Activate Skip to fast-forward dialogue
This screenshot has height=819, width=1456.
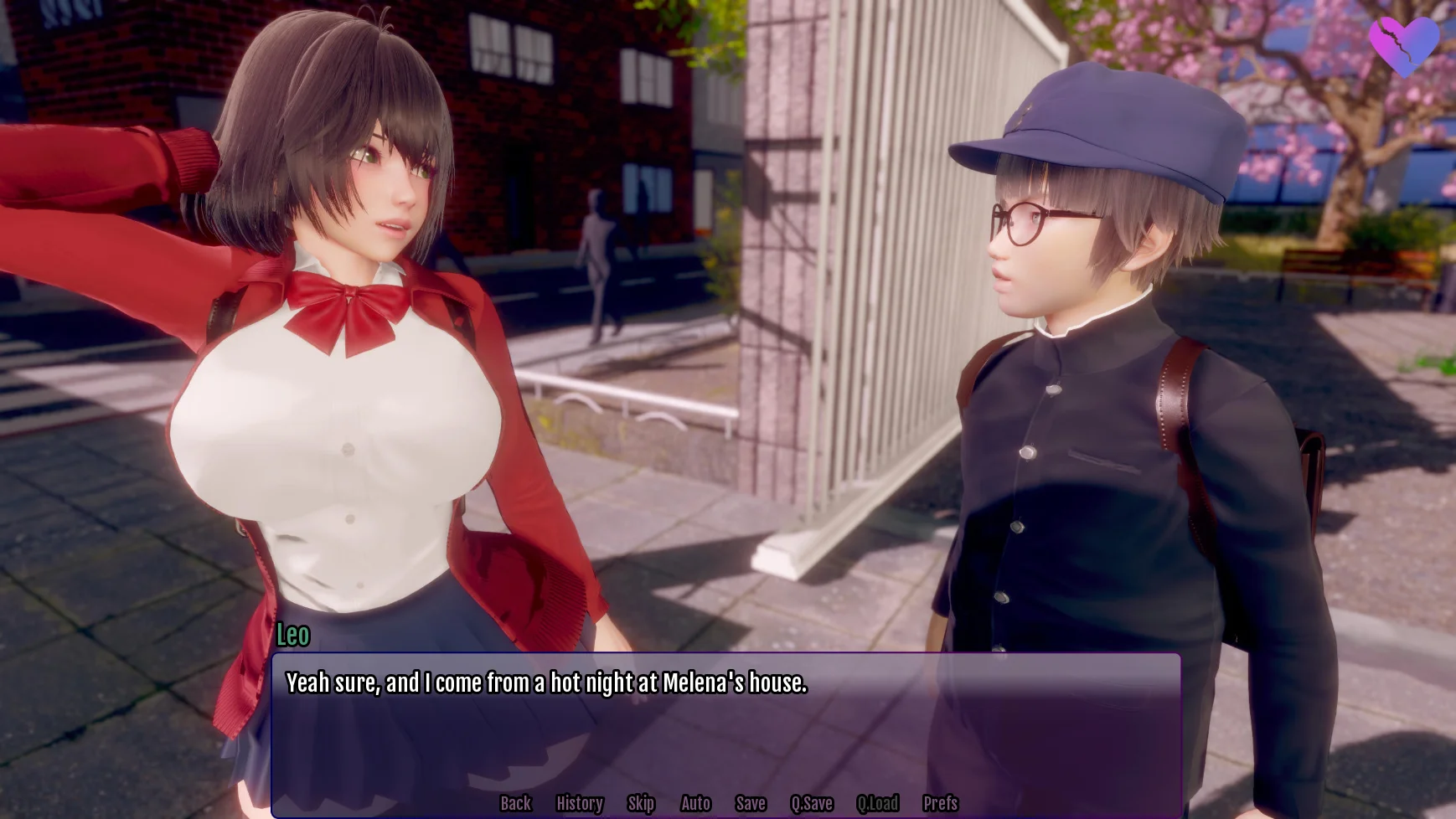[x=641, y=803]
